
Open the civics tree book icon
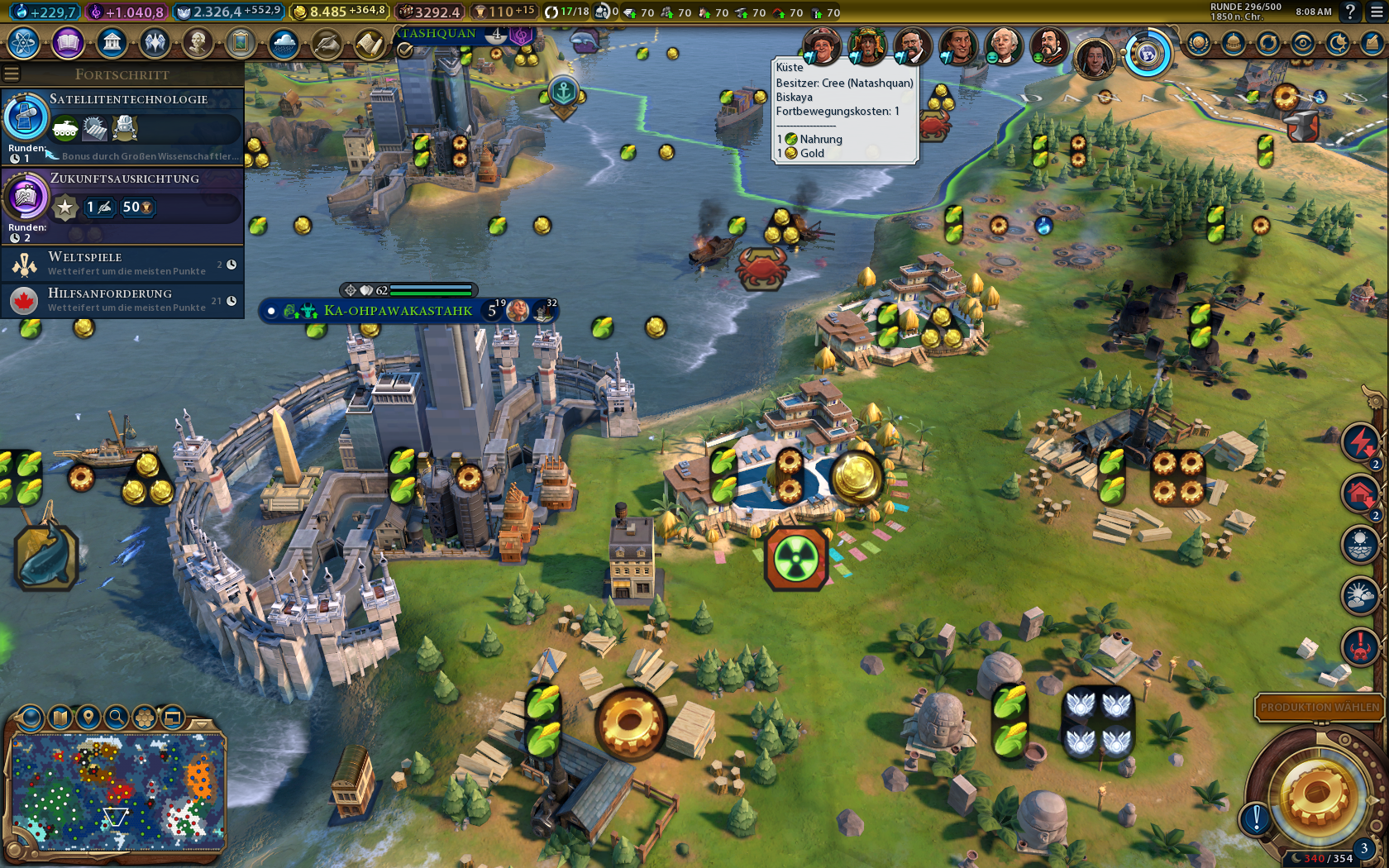[68, 42]
